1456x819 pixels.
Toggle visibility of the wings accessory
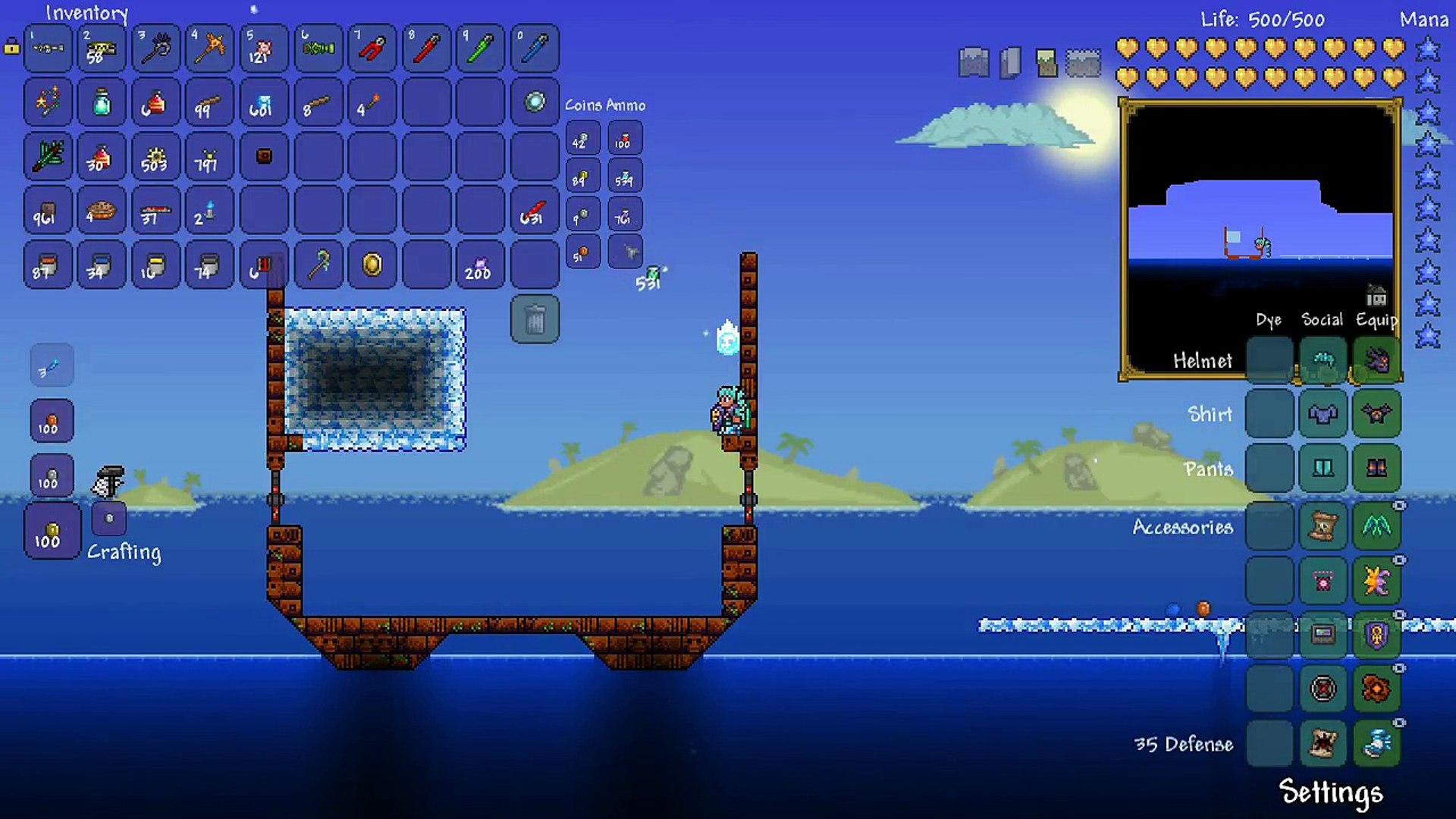pyautogui.click(x=1399, y=506)
